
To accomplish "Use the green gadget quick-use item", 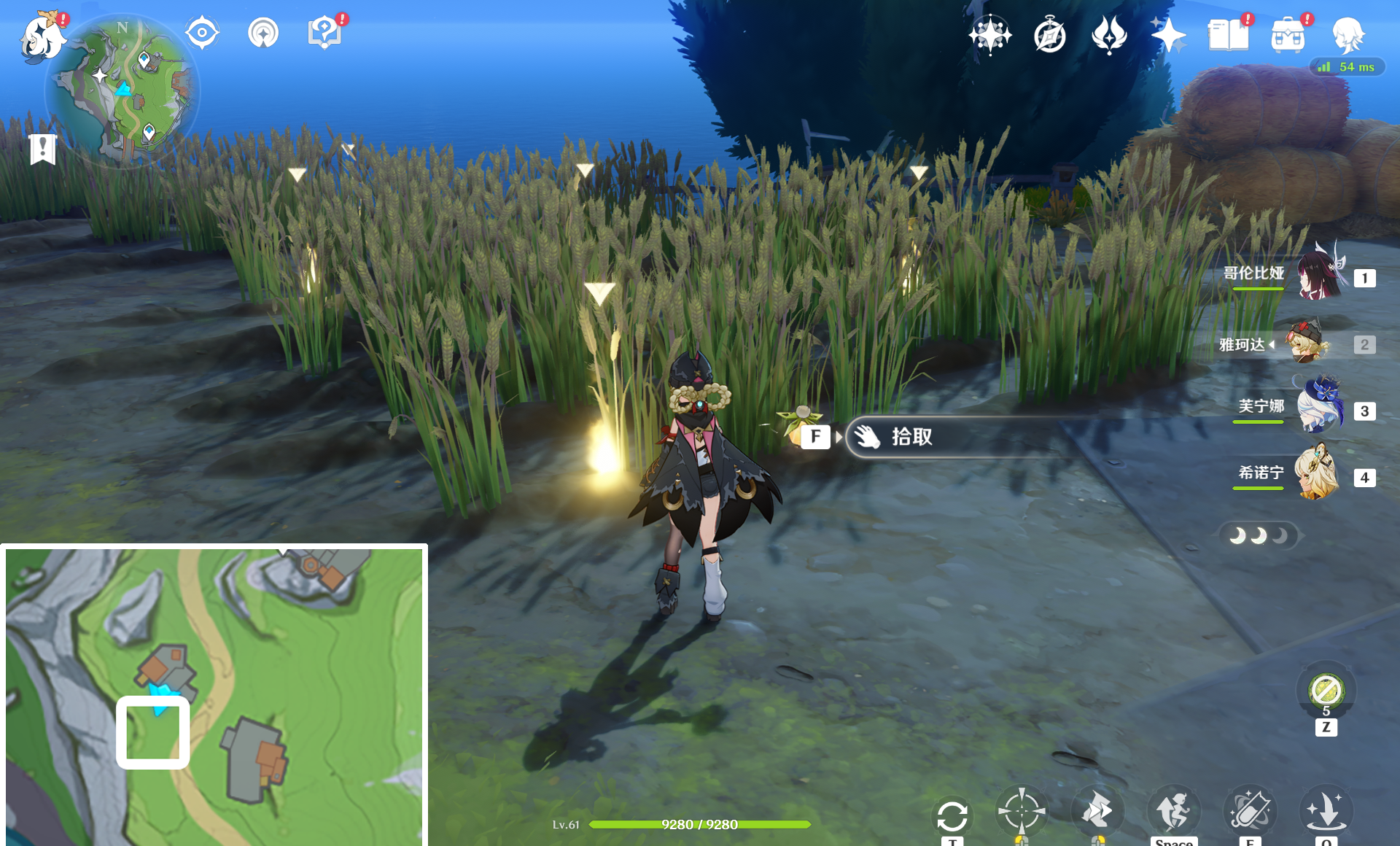I will tap(1326, 690).
